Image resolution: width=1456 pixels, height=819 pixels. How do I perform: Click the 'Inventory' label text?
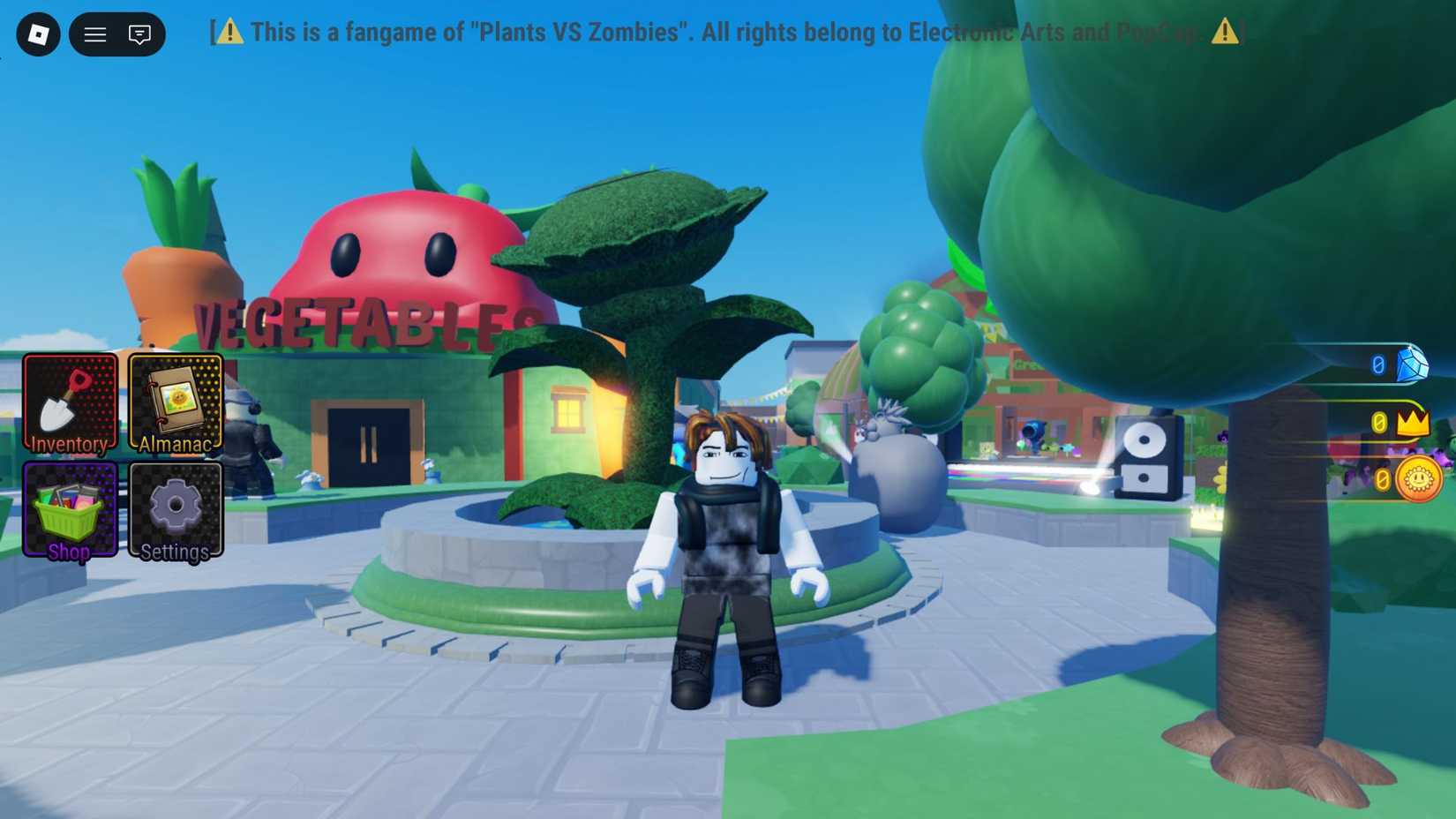69,445
